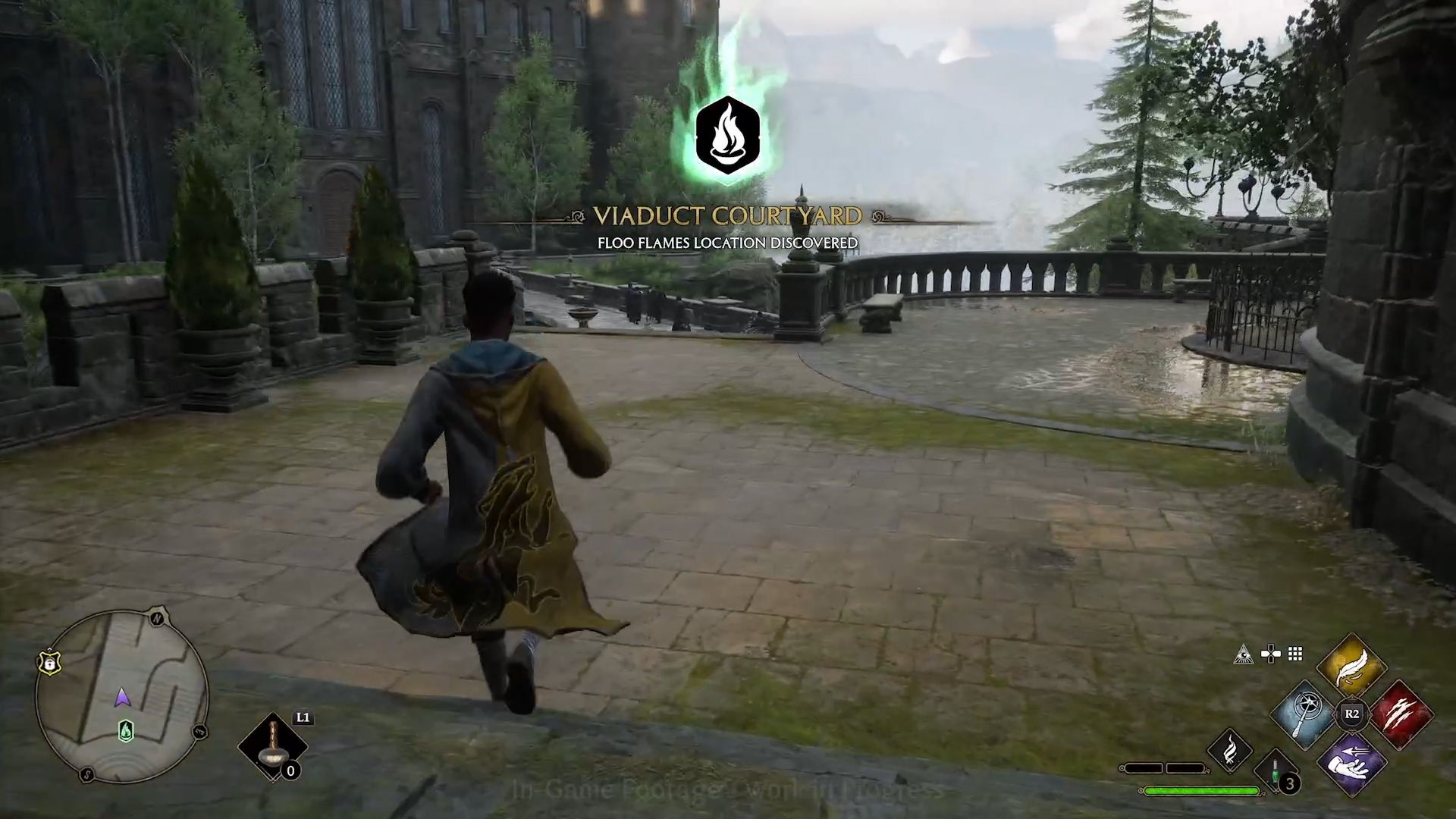1456x819 pixels.
Task: Click the R2 button at spell wheel center
Action: (1352, 715)
